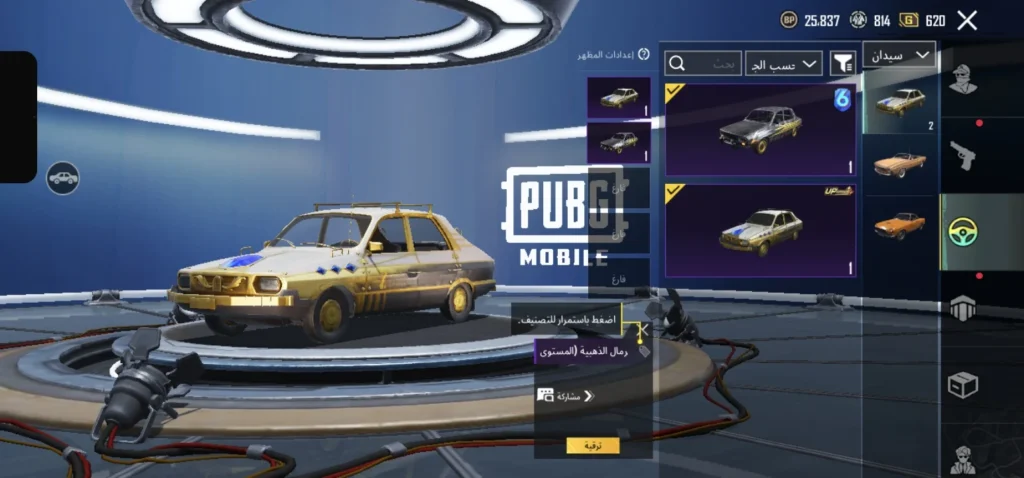Select the first equipped gold sedan slot
The width and height of the screenshot is (1024, 478).
(619, 98)
